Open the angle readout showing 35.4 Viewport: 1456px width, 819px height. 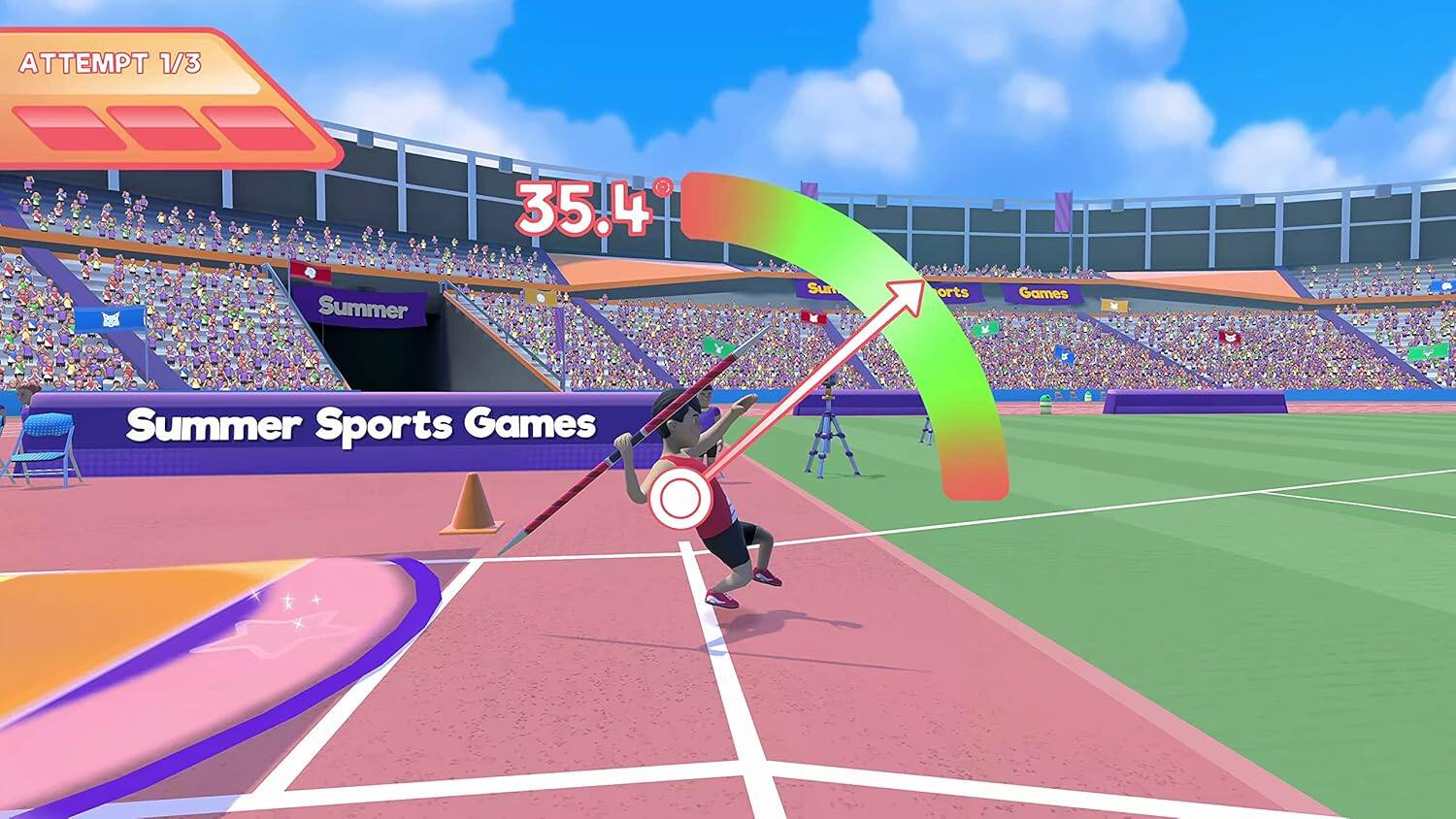click(582, 204)
